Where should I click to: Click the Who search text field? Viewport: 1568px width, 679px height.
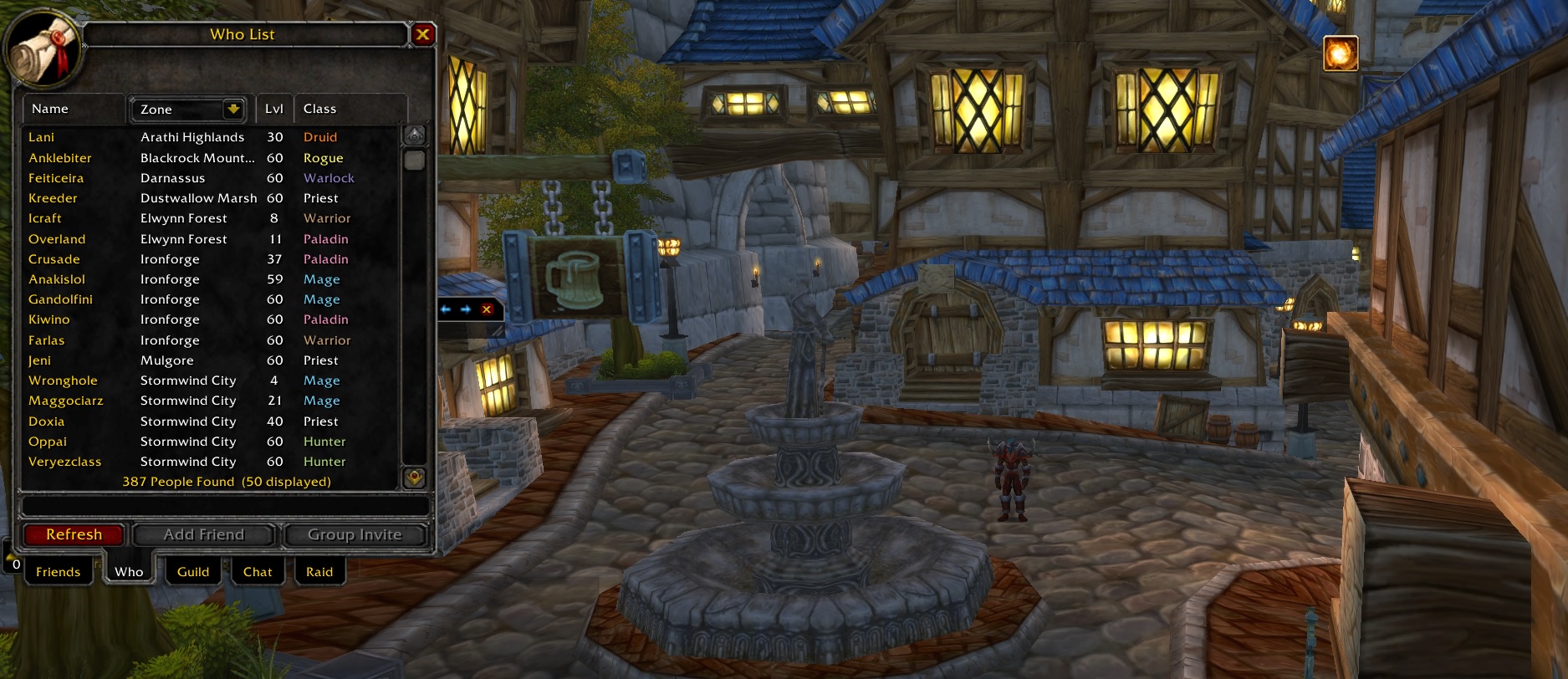[x=224, y=506]
